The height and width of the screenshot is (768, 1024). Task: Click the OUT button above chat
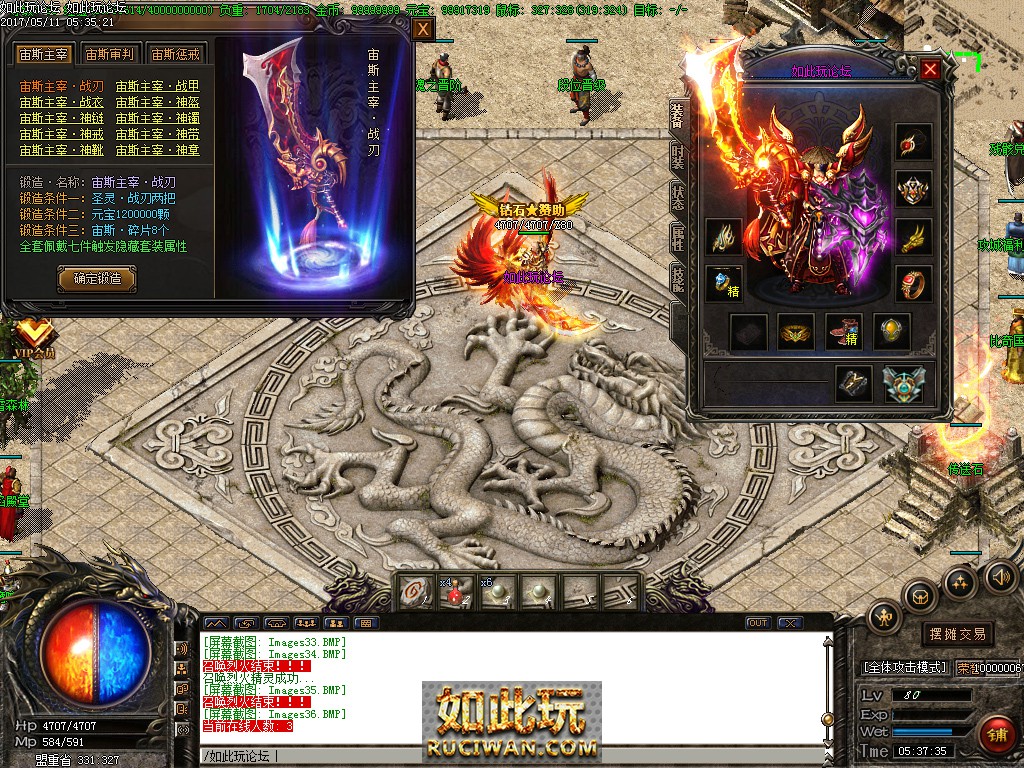point(758,623)
